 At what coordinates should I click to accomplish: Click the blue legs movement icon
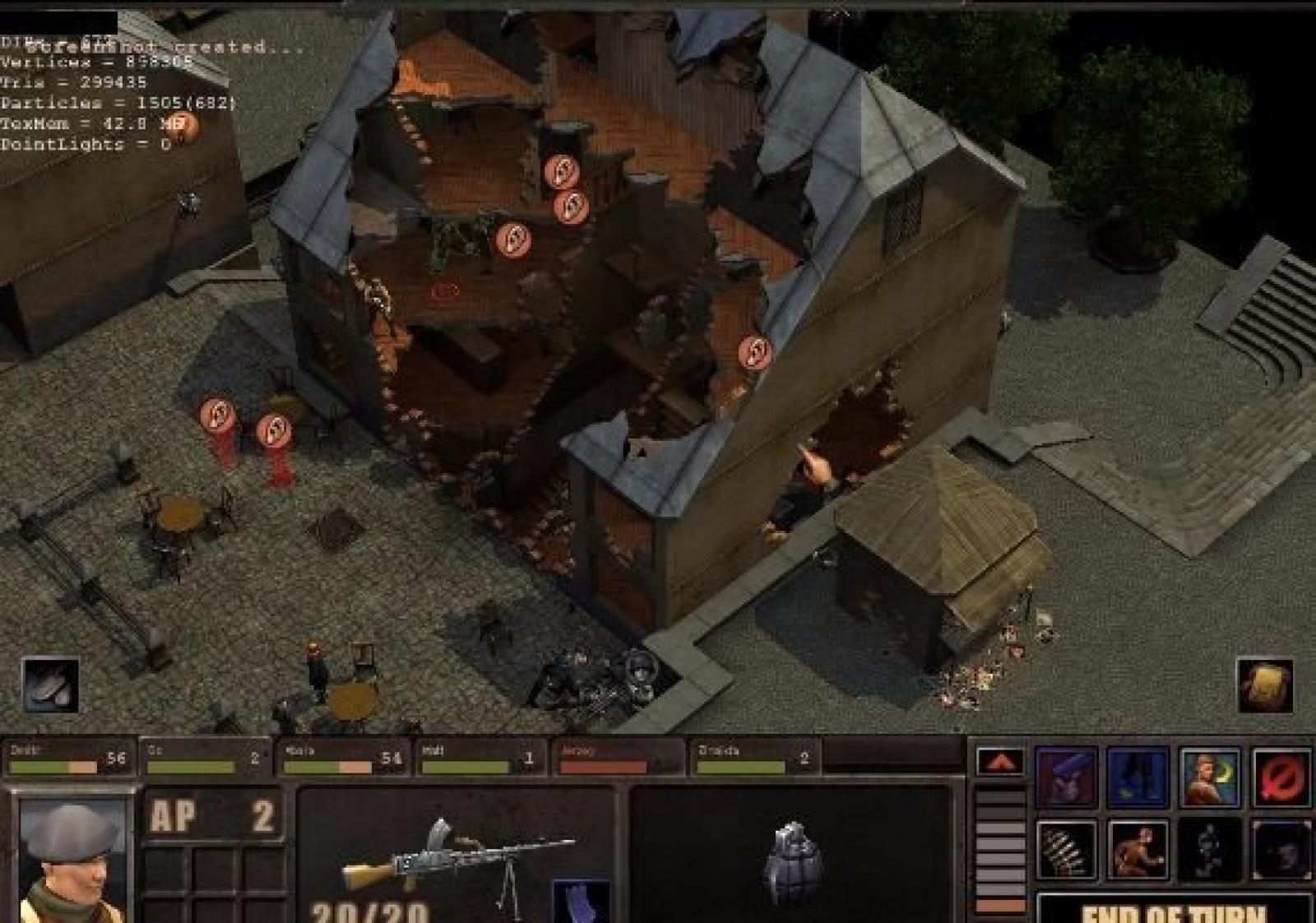[1138, 777]
